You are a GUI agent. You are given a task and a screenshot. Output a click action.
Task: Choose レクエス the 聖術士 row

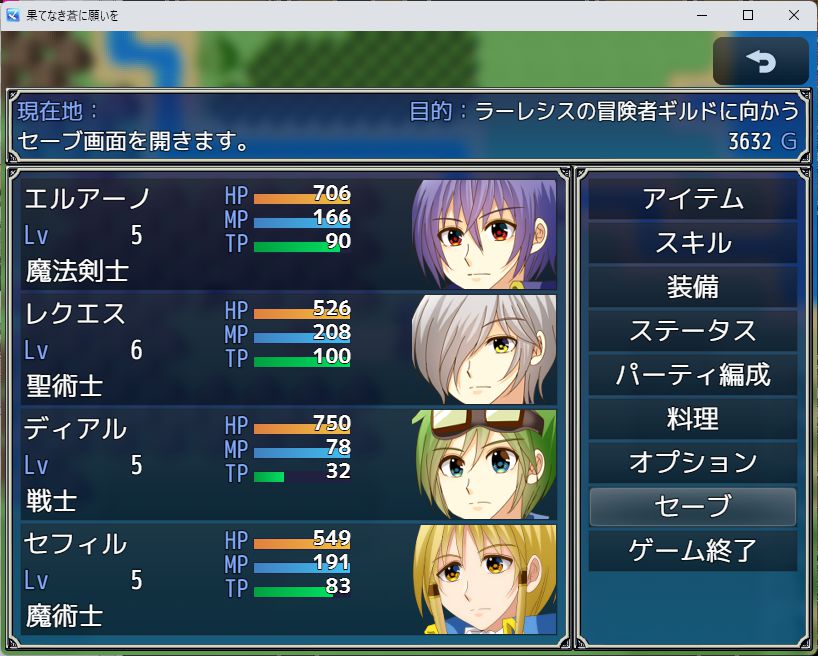[288, 348]
